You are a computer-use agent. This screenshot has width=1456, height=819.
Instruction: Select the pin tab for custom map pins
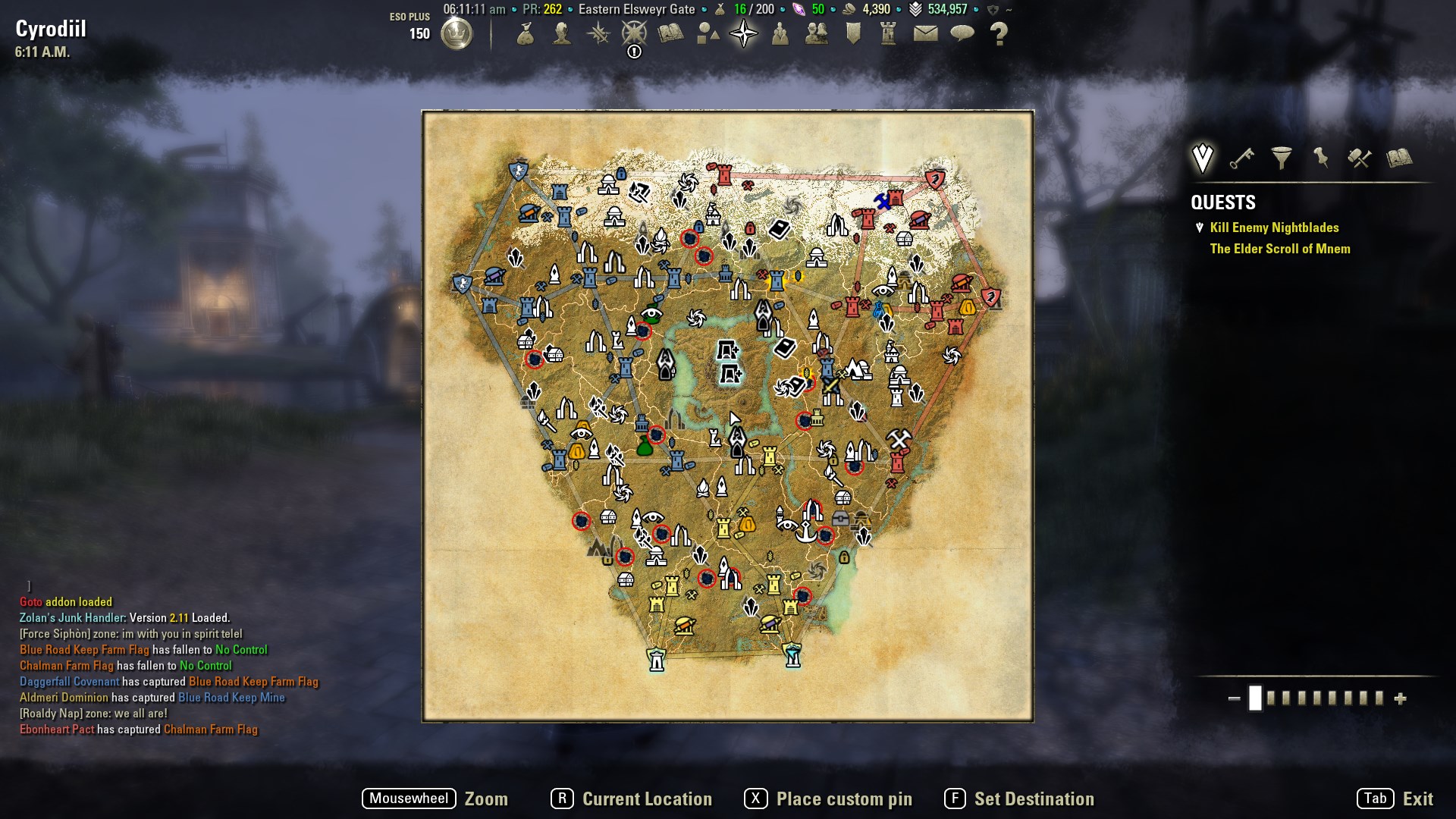tap(1321, 158)
